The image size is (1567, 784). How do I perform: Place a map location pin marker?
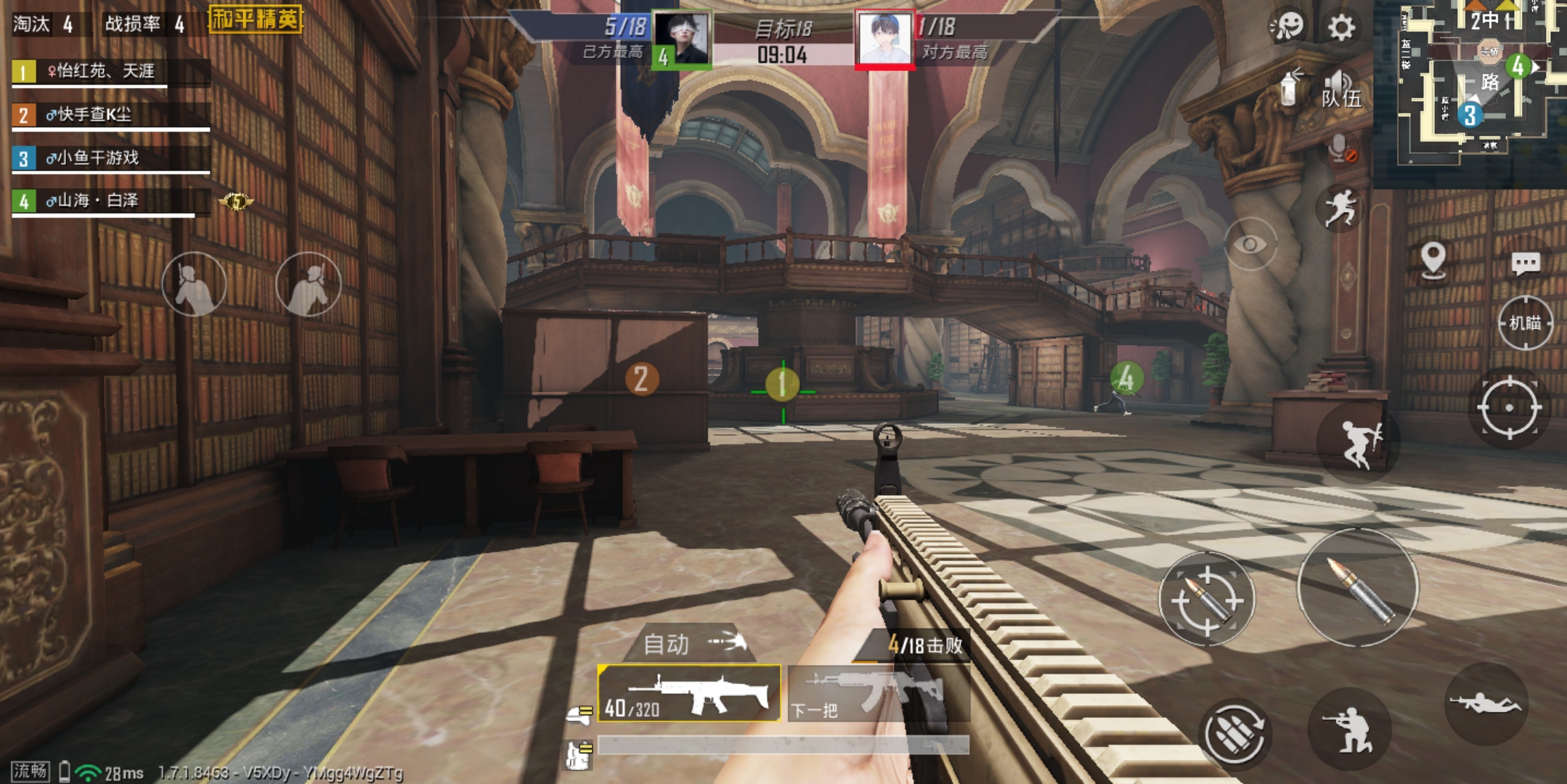click(x=1433, y=259)
